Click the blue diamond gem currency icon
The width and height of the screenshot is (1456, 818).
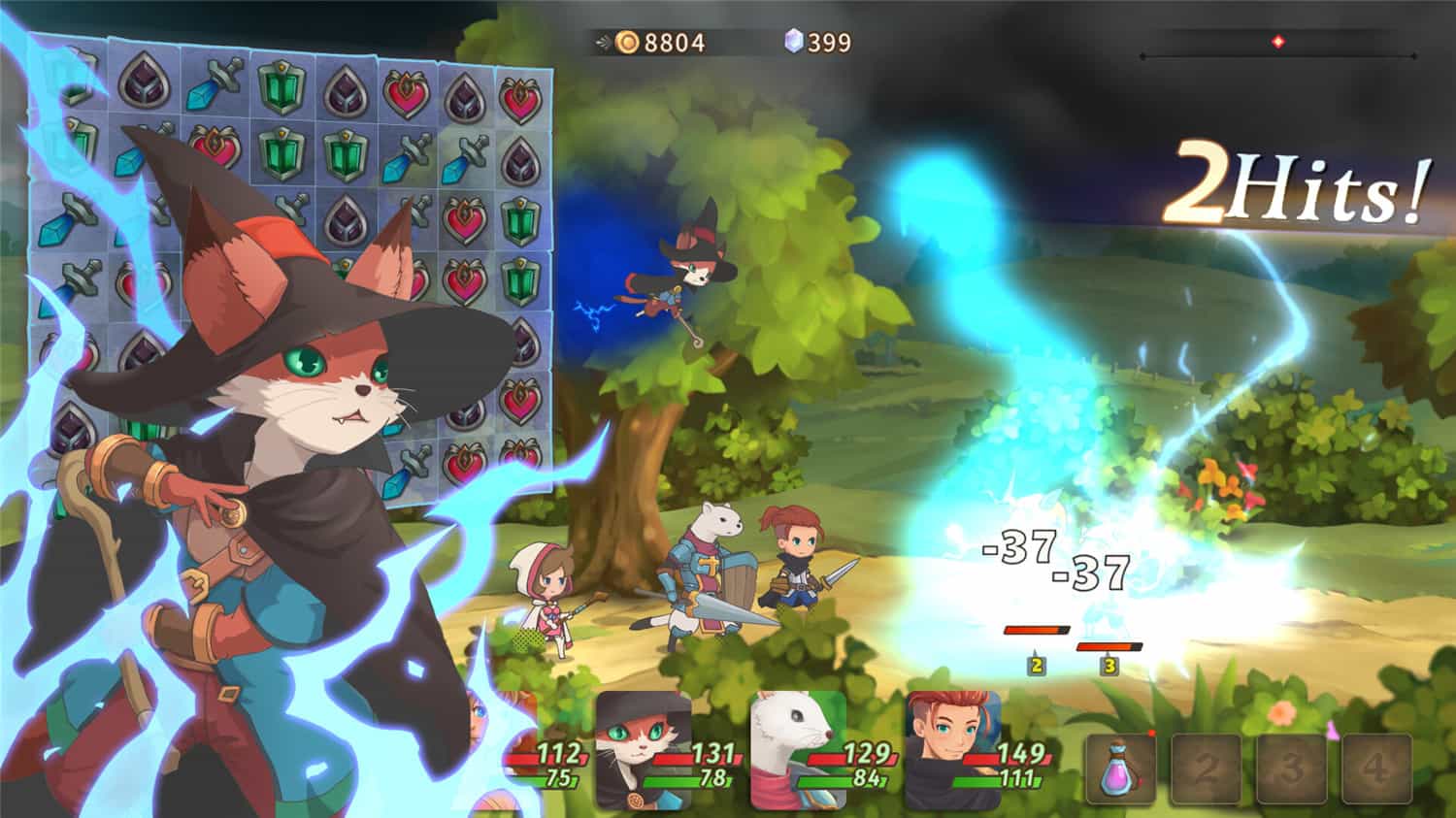pyautogui.click(x=793, y=42)
